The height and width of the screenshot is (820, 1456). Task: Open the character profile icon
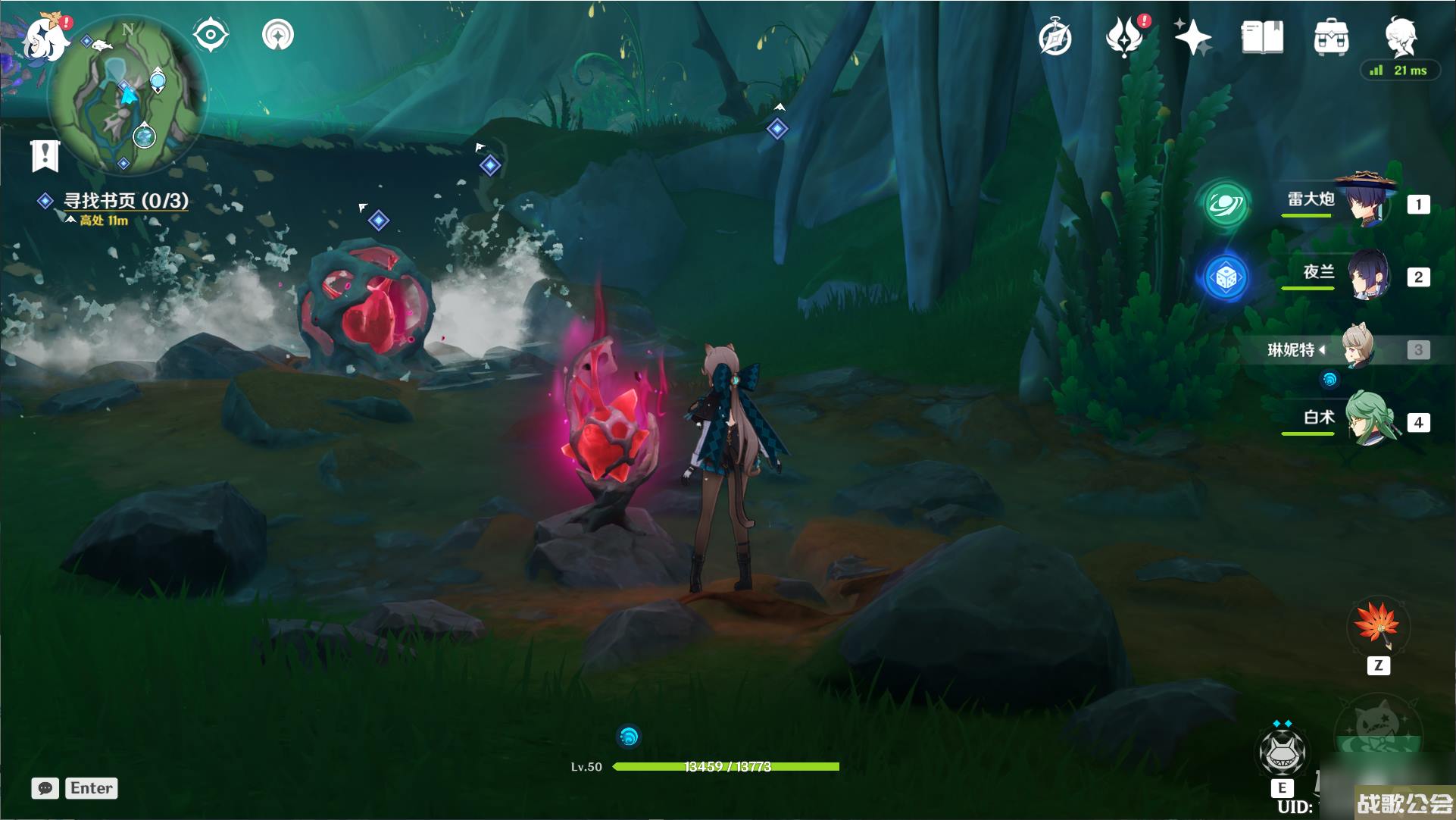(x=1399, y=34)
